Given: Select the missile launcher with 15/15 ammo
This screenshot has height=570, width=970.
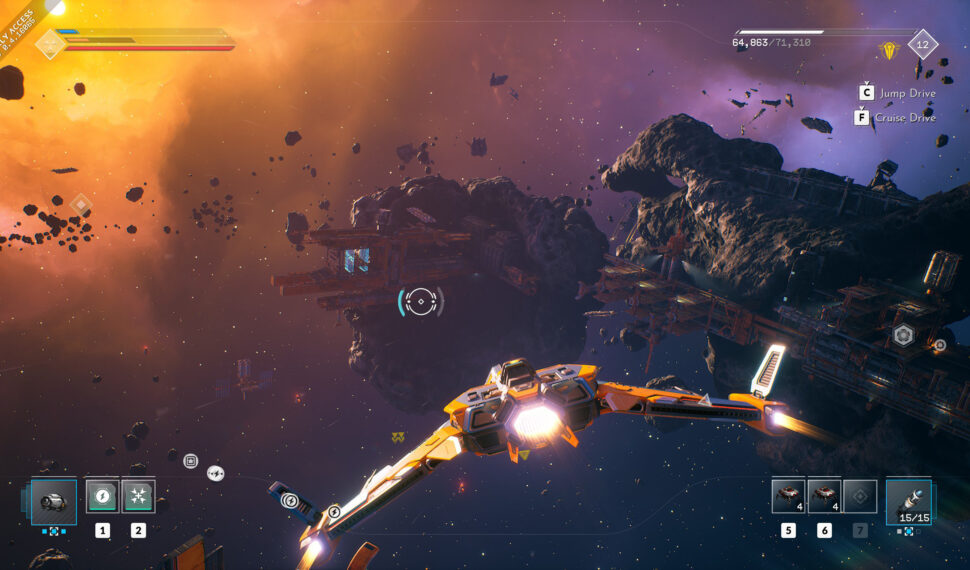Looking at the screenshot, I should 908,500.
